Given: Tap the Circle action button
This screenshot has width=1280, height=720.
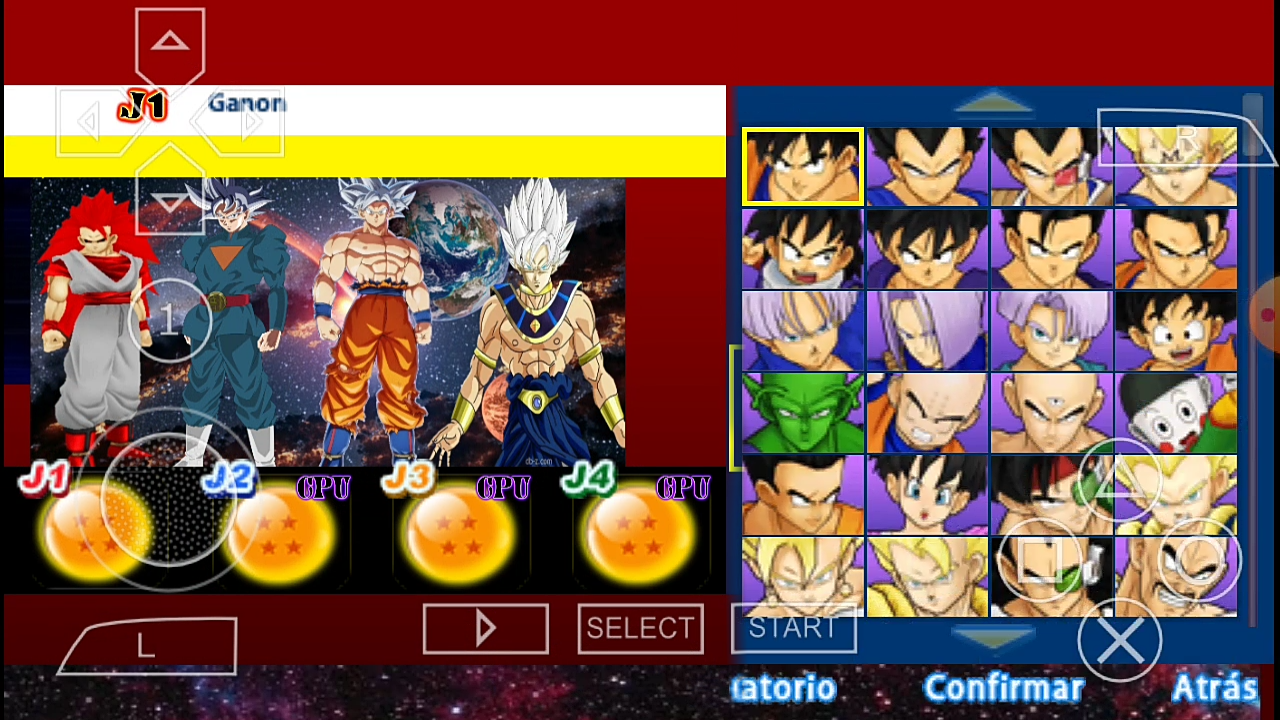Looking at the screenshot, I should pyautogui.click(x=1200, y=562).
